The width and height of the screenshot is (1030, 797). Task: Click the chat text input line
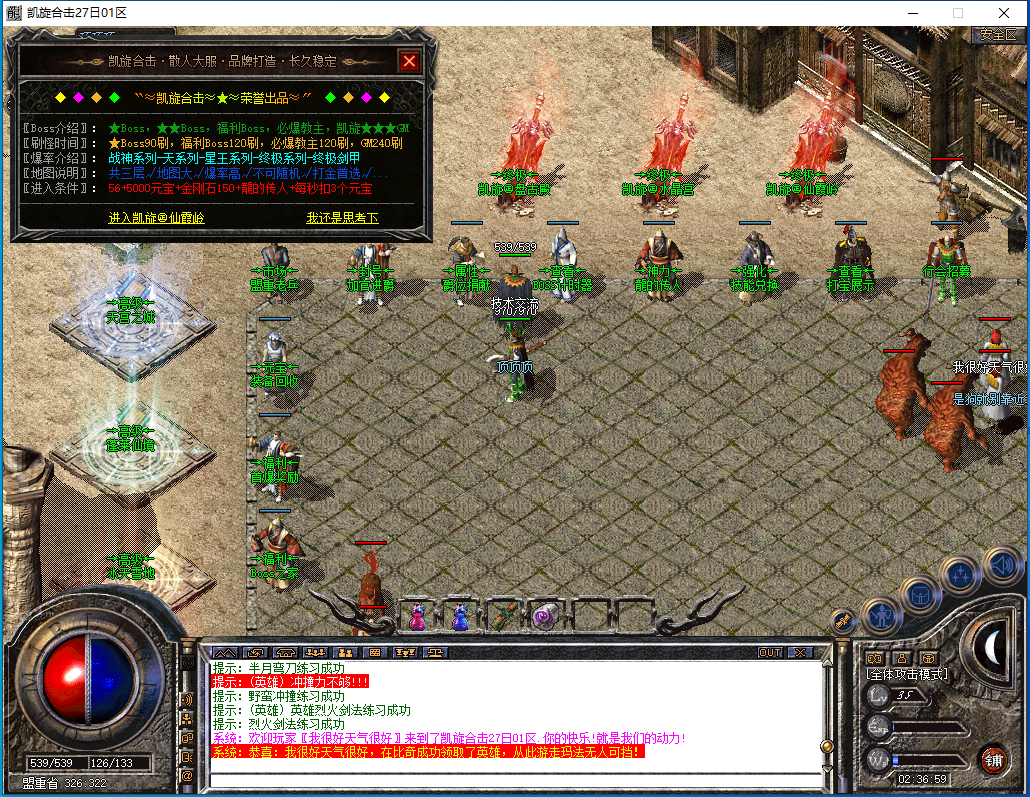(510, 779)
